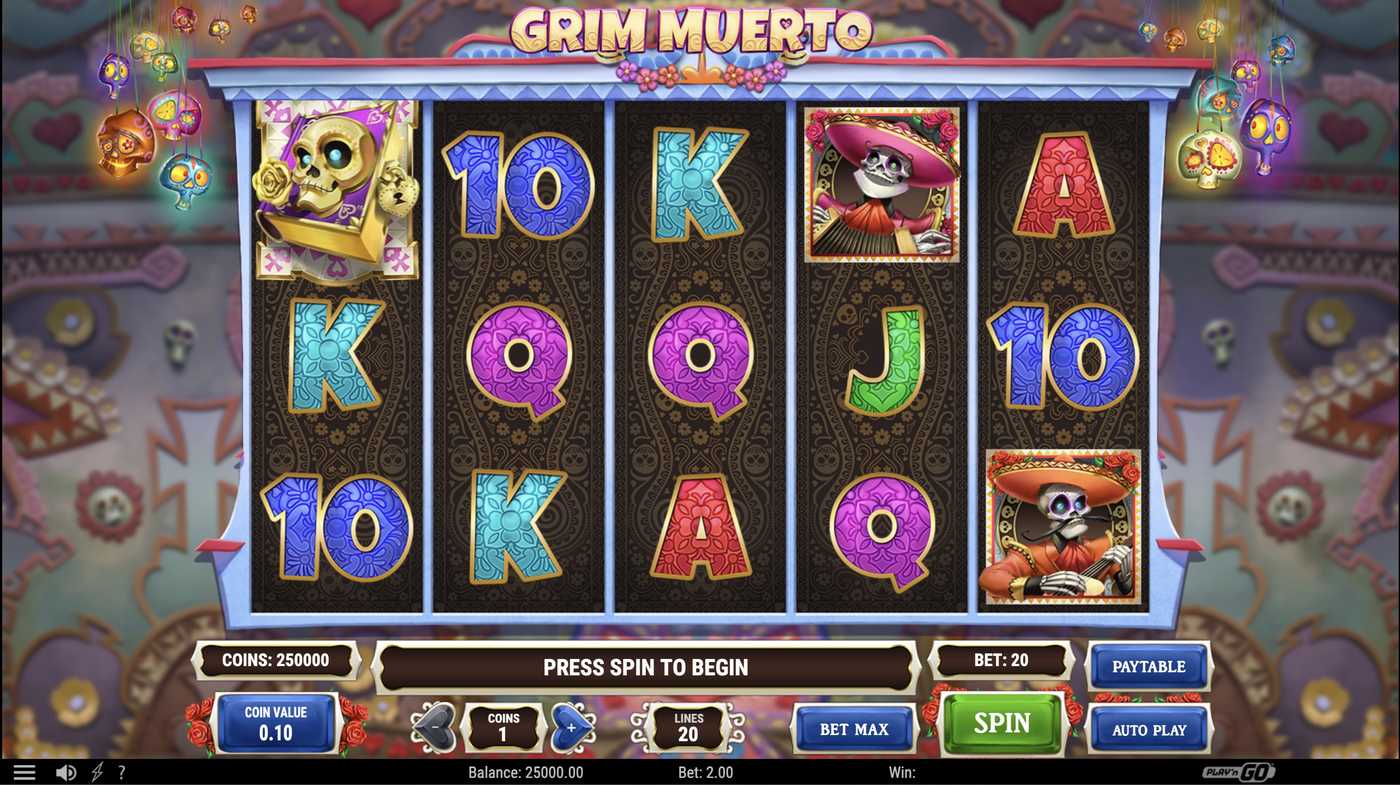Start Auto Play spins

[x=1148, y=730]
